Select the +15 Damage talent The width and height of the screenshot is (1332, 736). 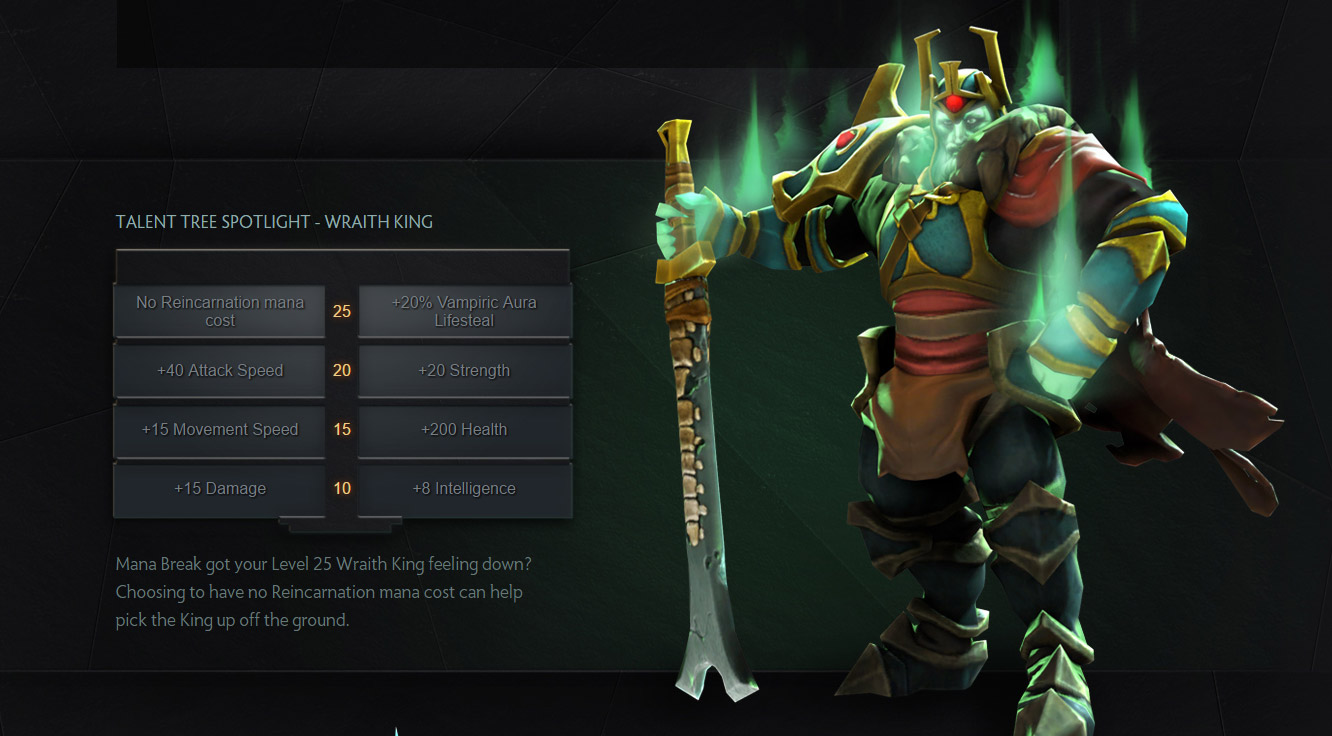click(220, 489)
